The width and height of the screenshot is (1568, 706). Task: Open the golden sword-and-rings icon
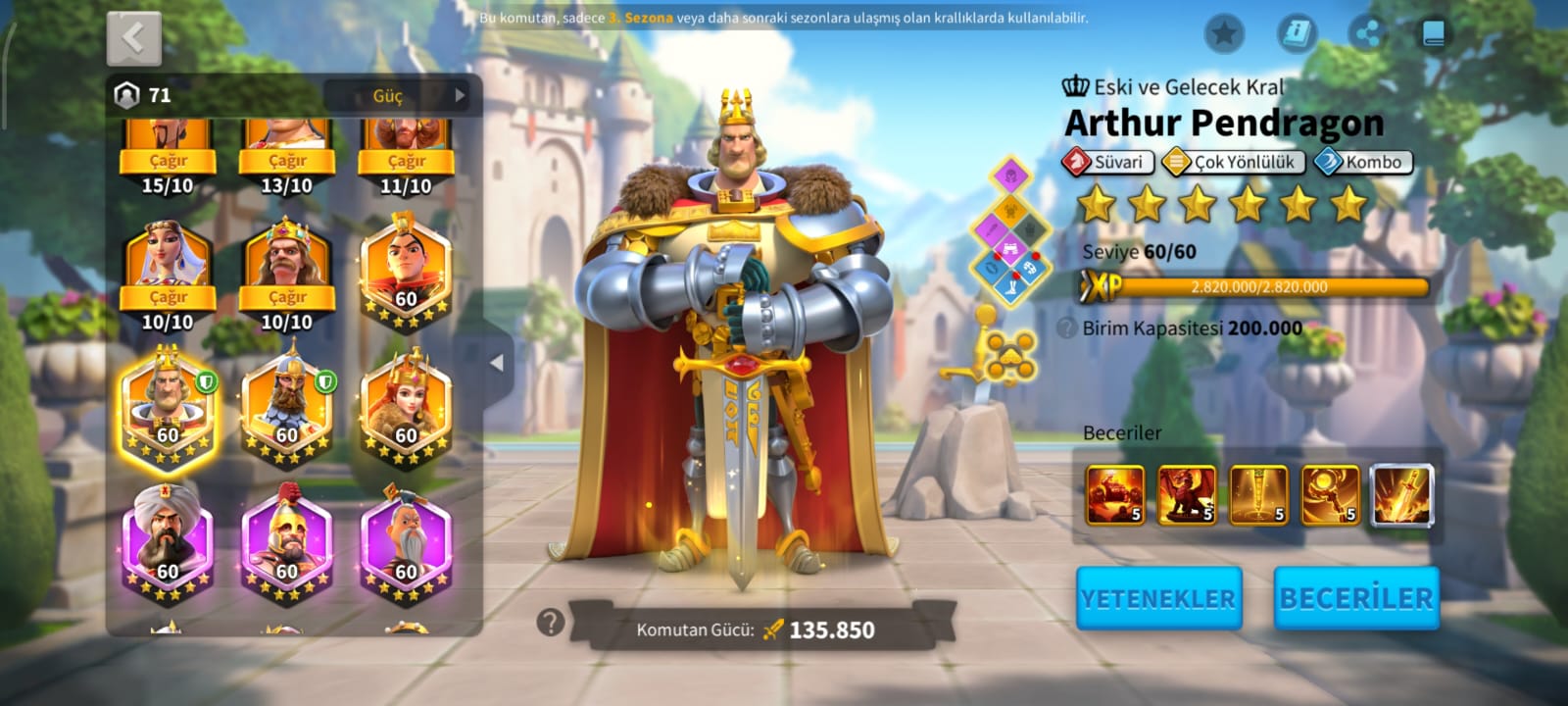coord(1002,351)
